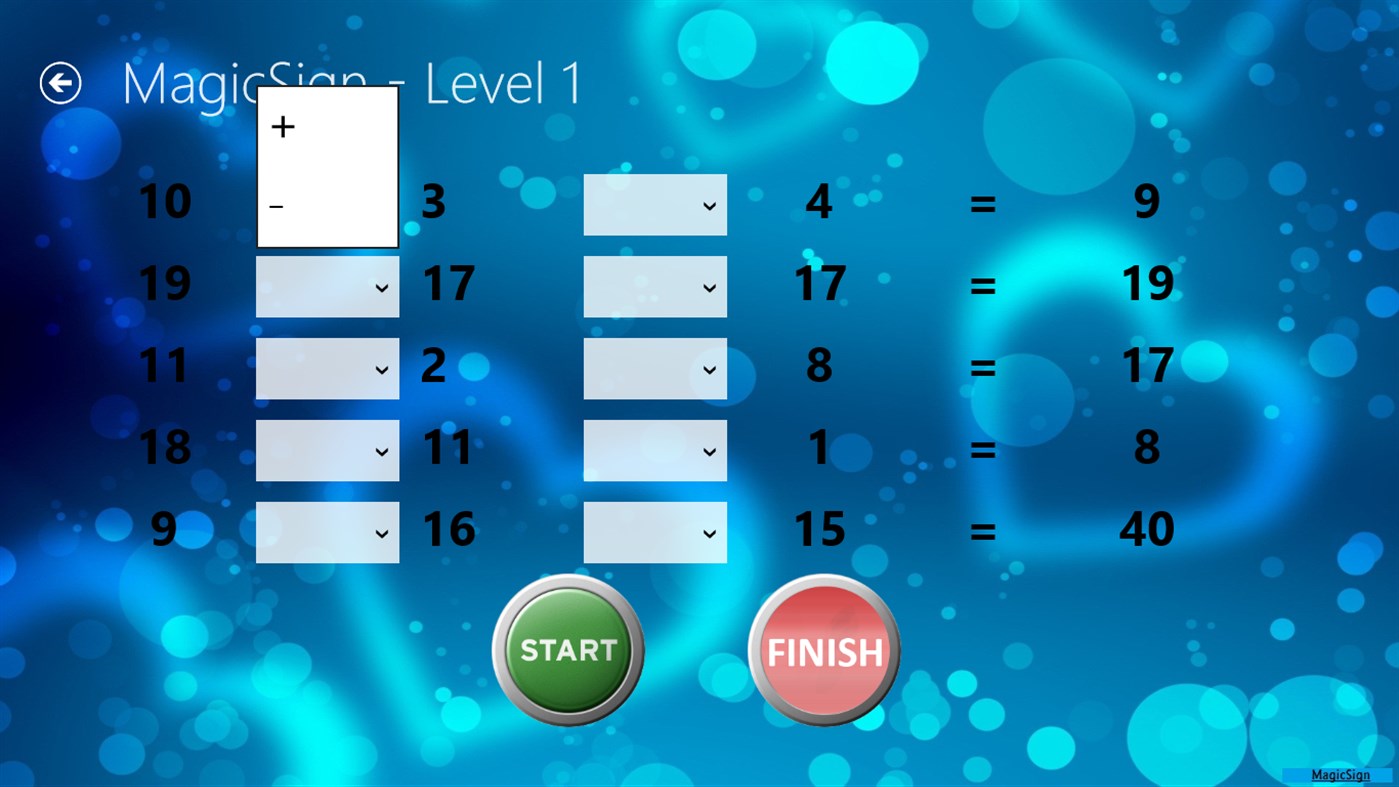Select the plus sign in the open operator list
The height and width of the screenshot is (787, 1399).
tap(283, 126)
